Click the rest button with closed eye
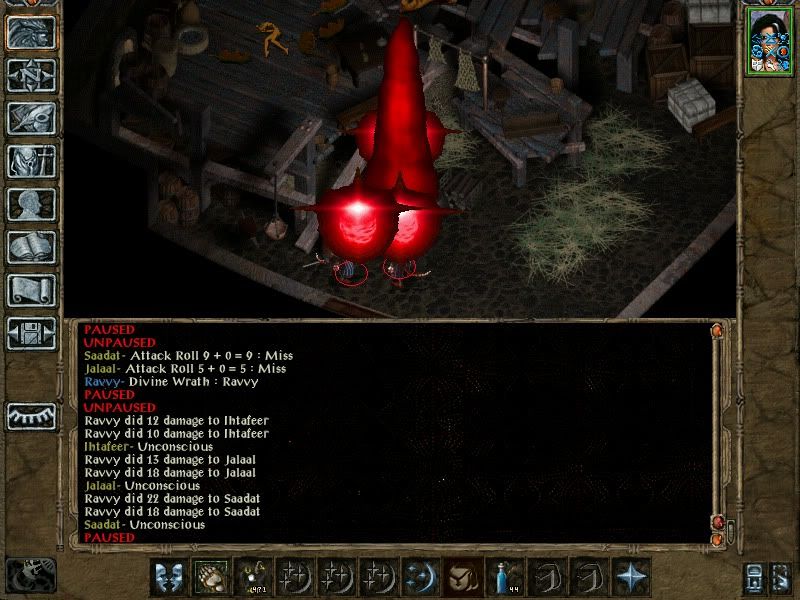 pos(31,415)
